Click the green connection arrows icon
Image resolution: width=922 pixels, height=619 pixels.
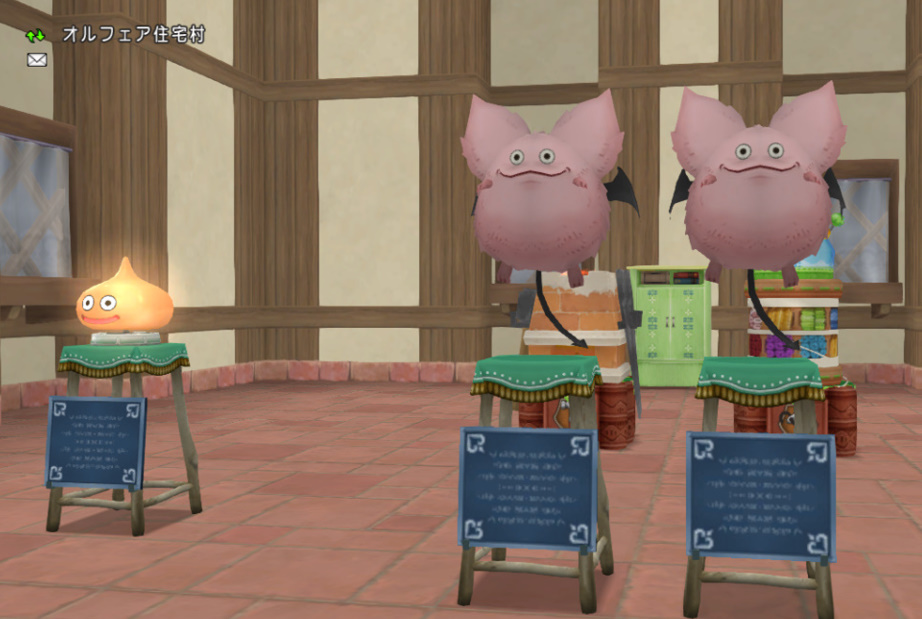click(36, 35)
